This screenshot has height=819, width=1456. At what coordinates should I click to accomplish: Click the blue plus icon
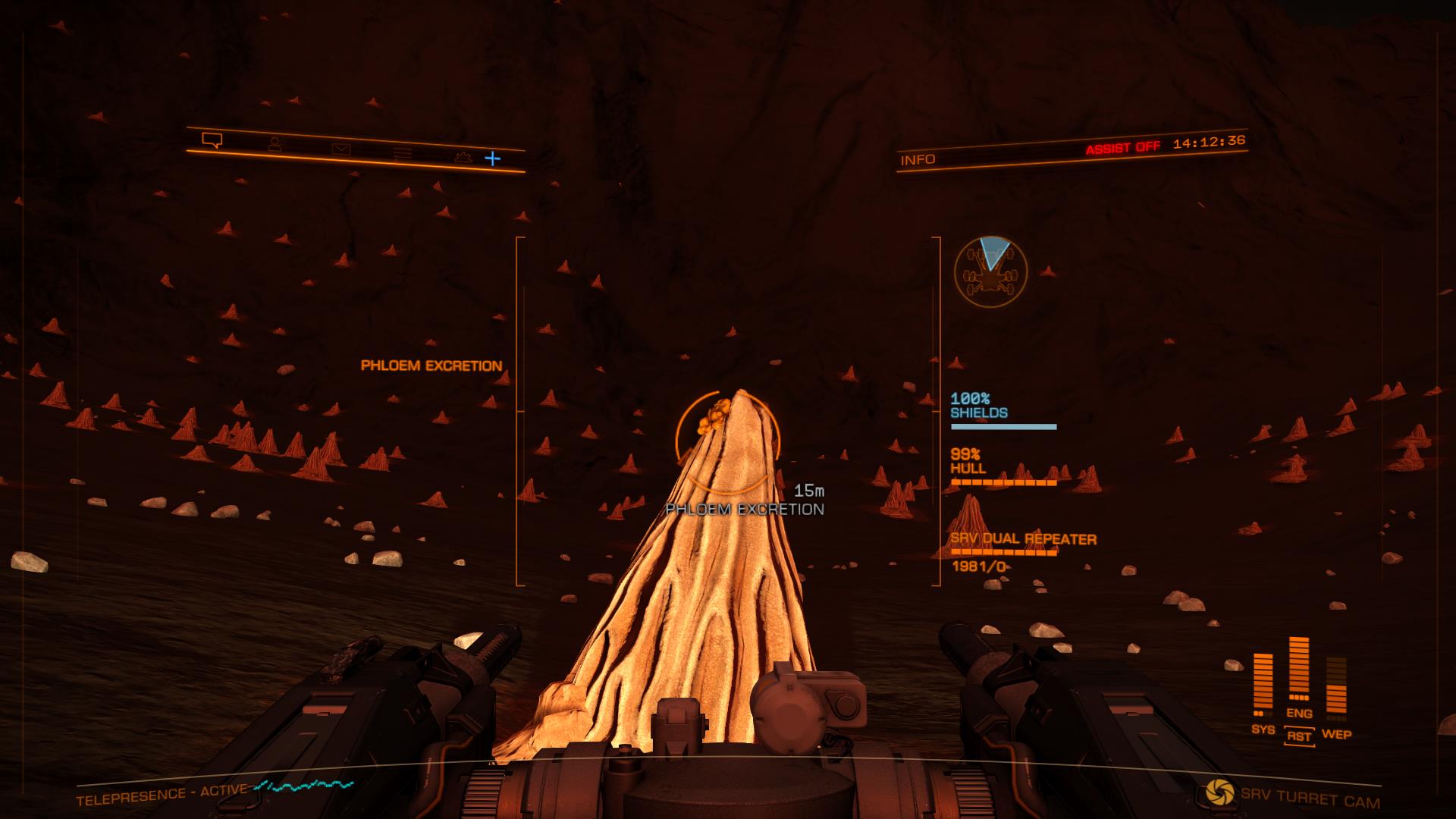[x=493, y=158]
